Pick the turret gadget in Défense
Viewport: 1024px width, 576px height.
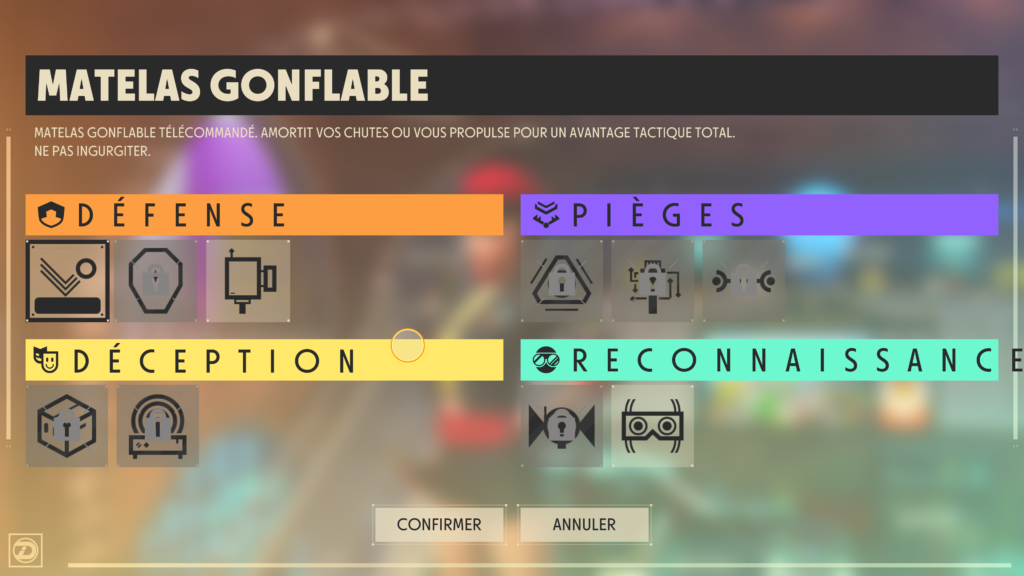248,281
